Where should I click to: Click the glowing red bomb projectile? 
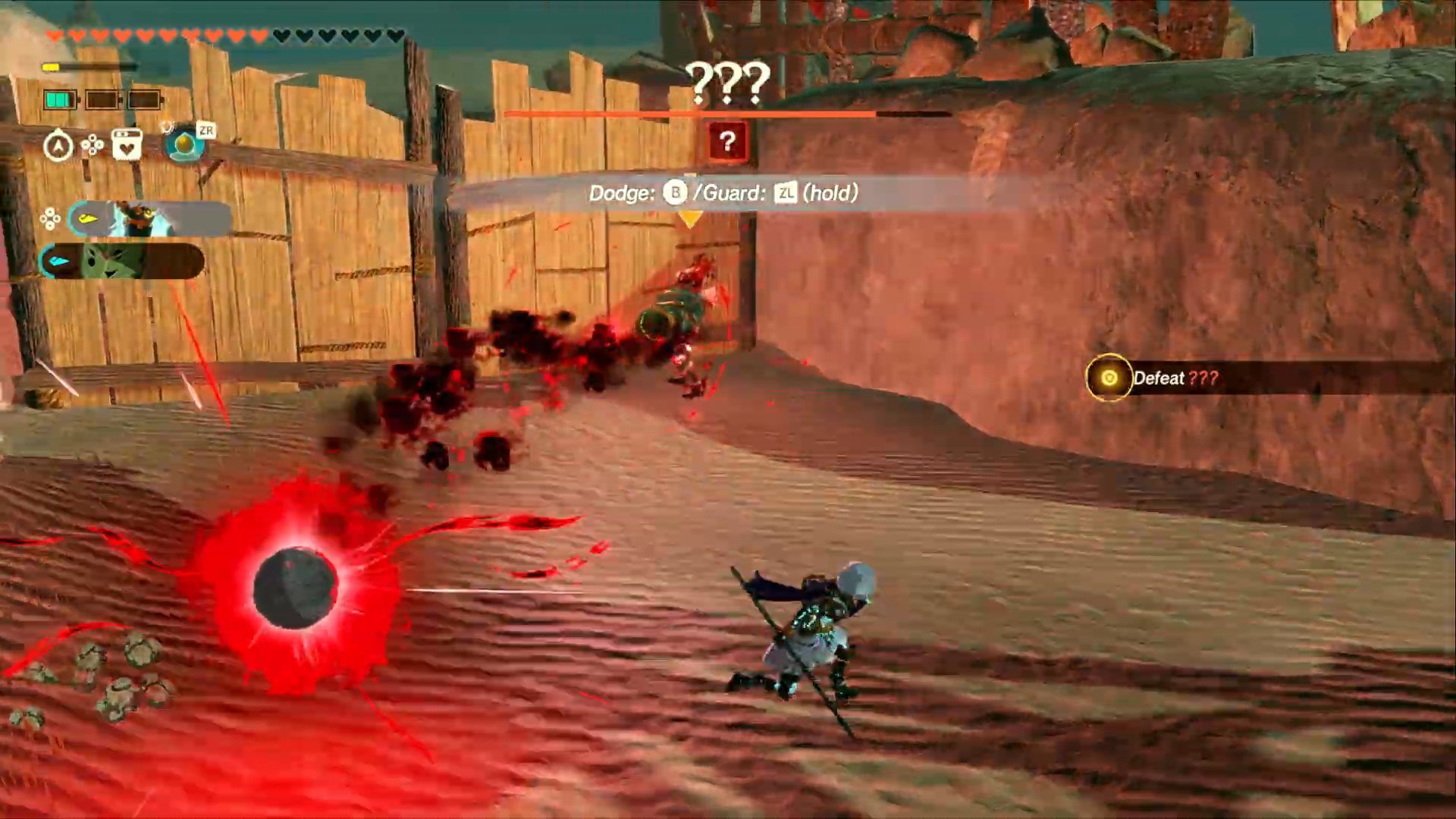[294, 588]
